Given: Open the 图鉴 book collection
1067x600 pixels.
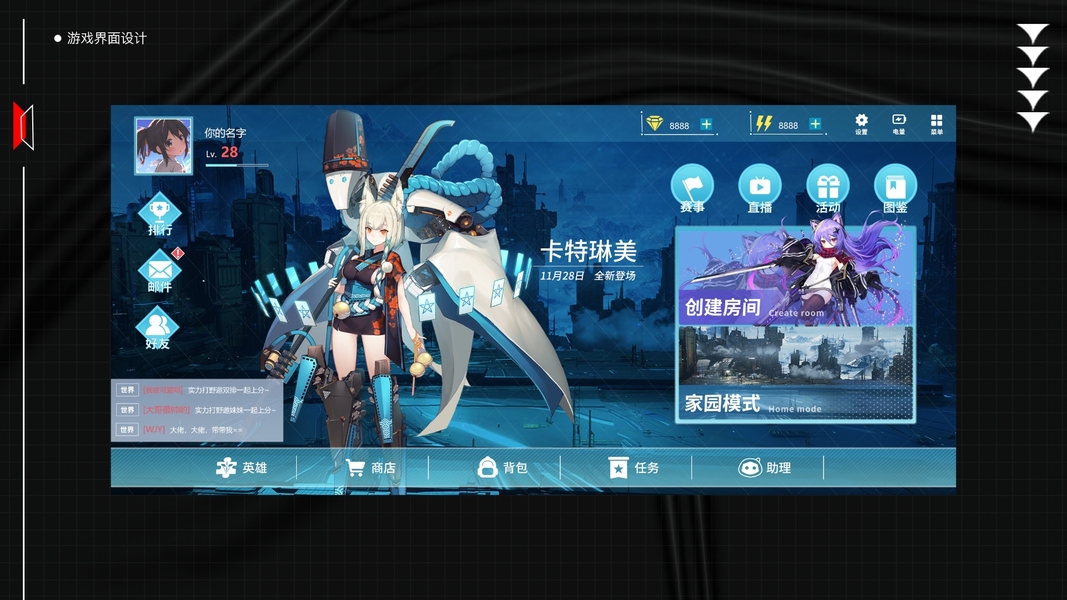Looking at the screenshot, I should coord(895,187).
